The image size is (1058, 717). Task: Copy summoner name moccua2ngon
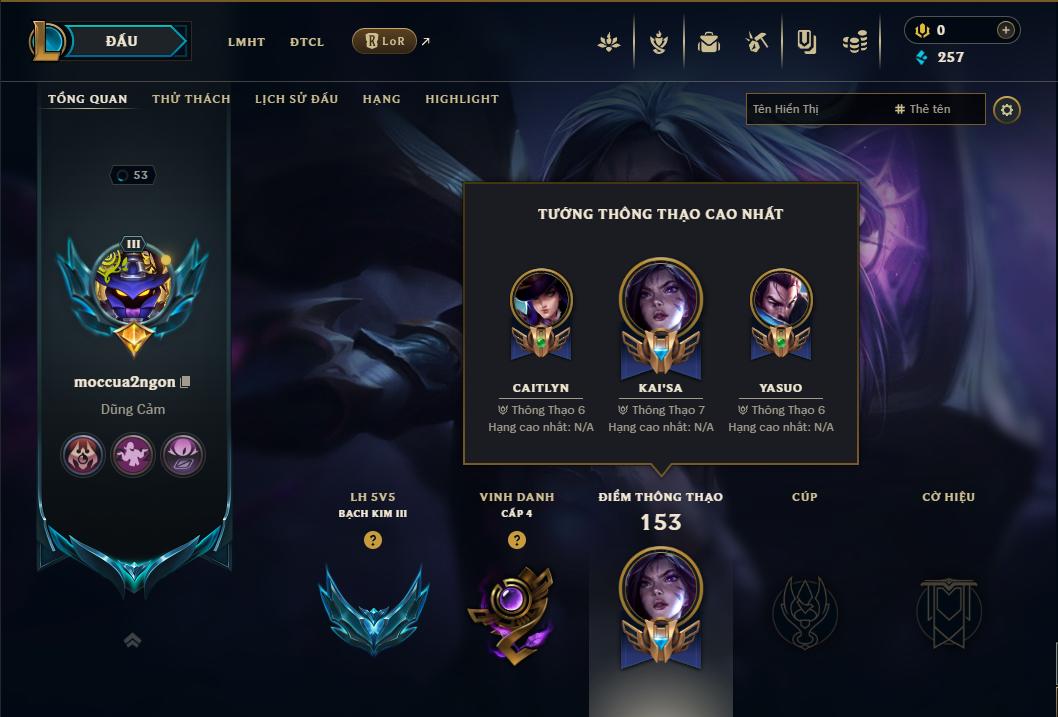[185, 382]
